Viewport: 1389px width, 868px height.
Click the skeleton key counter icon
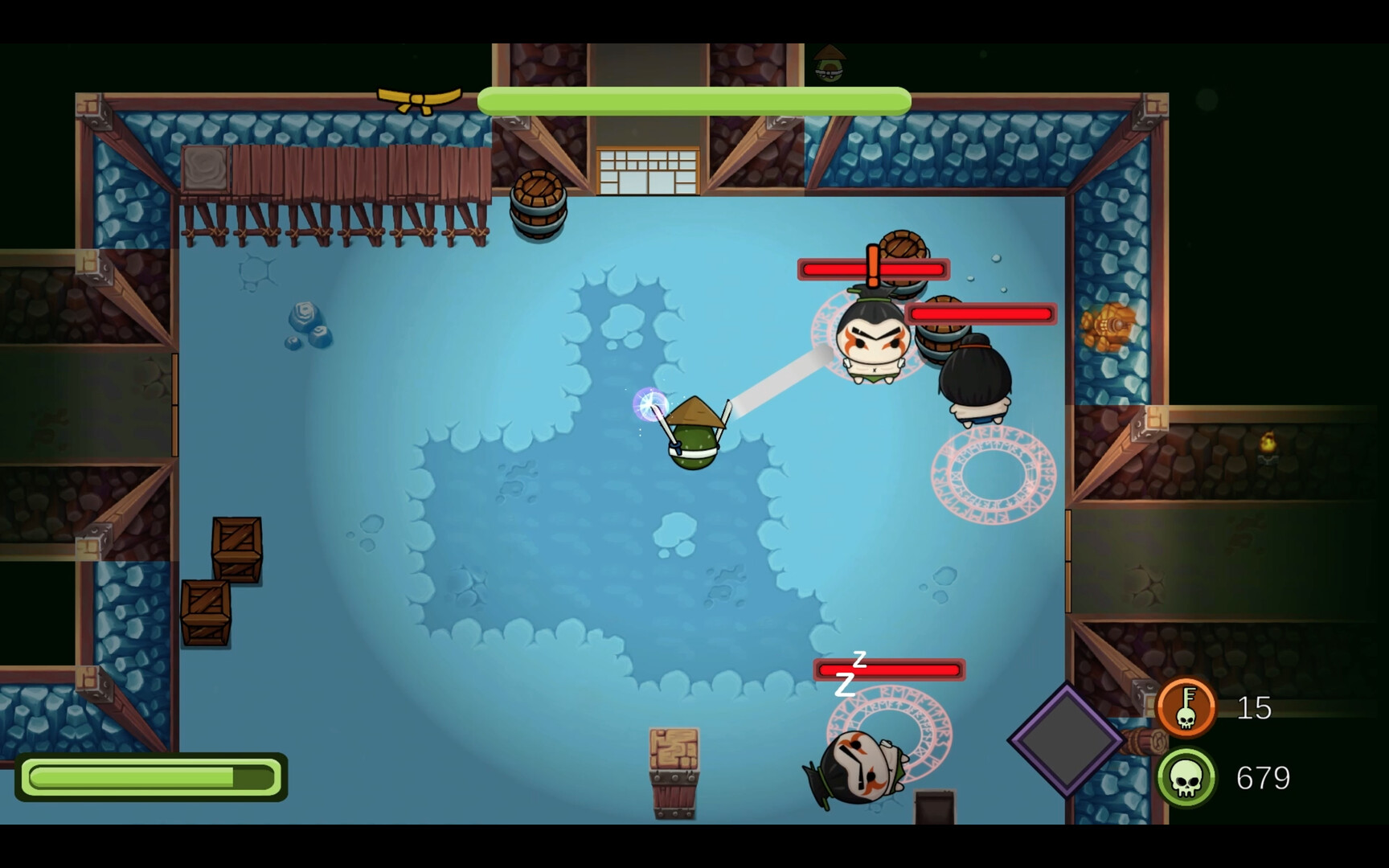1187,709
